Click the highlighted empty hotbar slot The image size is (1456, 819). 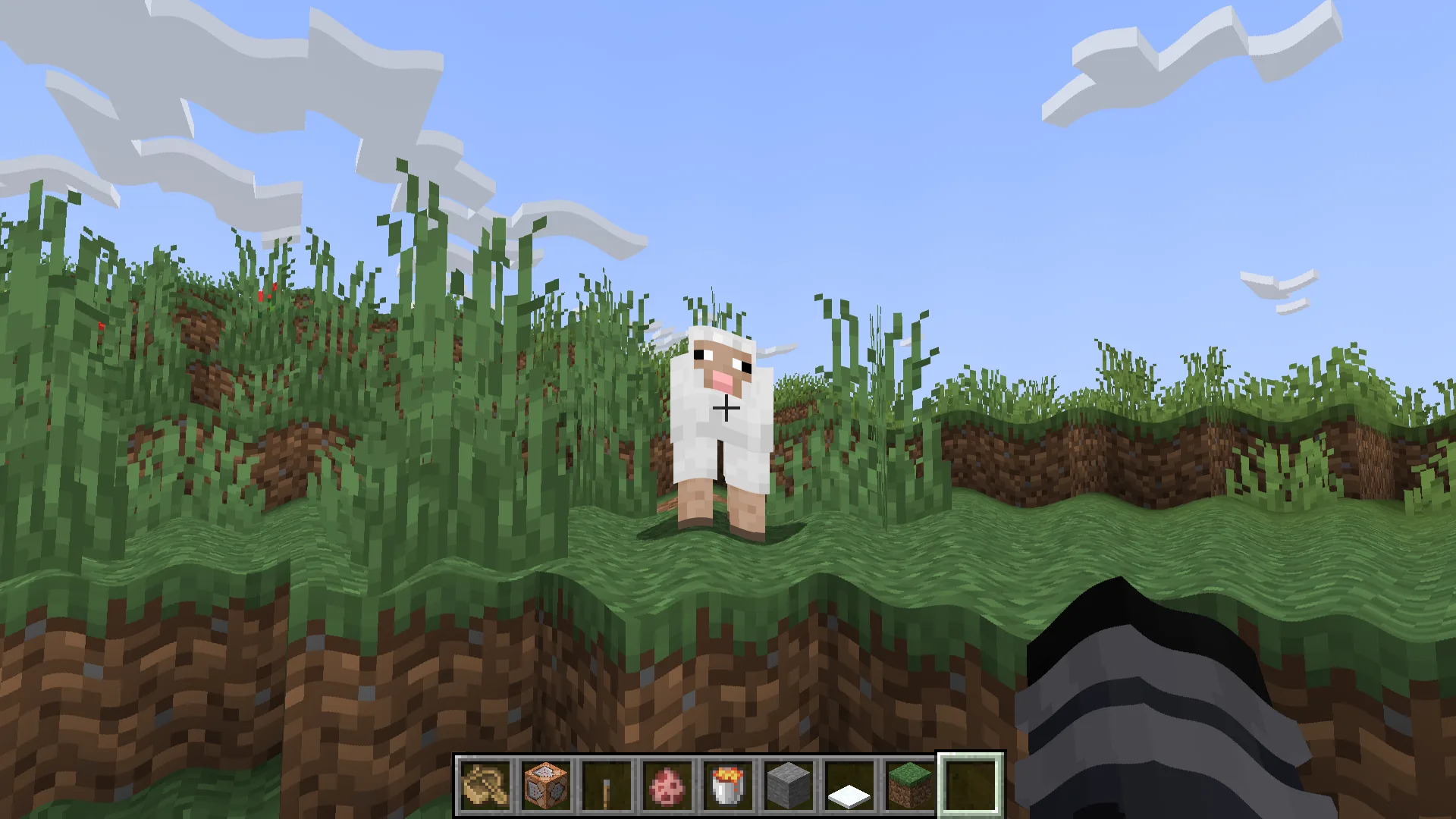(x=971, y=785)
